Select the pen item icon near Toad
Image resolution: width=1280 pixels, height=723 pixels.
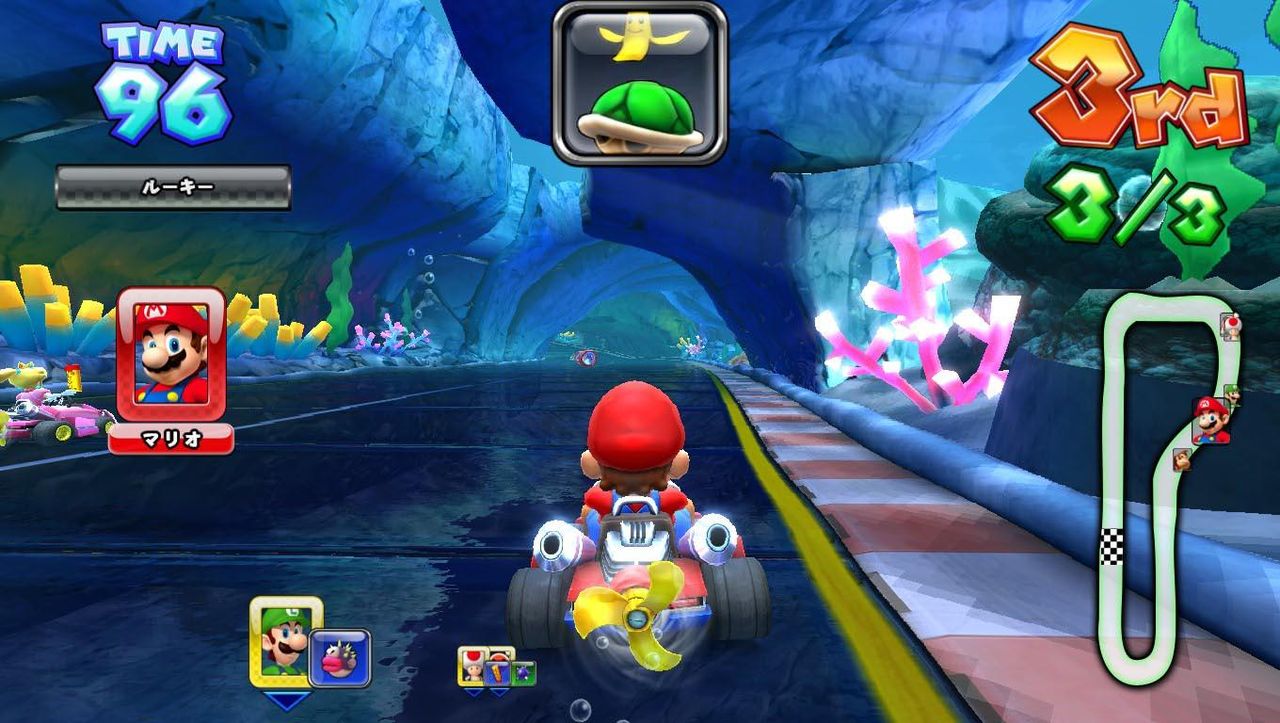click(x=498, y=672)
